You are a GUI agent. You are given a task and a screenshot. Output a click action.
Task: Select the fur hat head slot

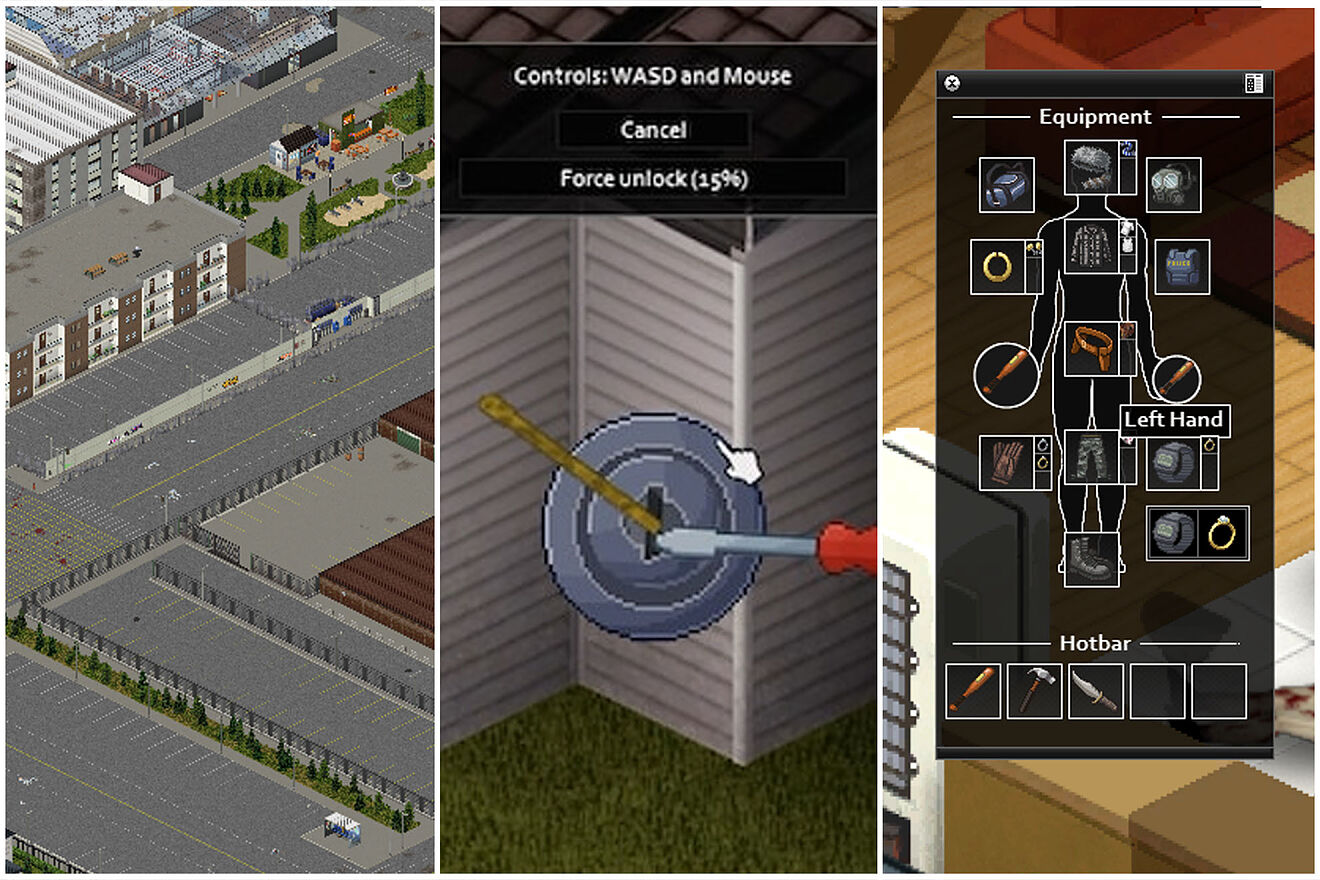[1091, 167]
